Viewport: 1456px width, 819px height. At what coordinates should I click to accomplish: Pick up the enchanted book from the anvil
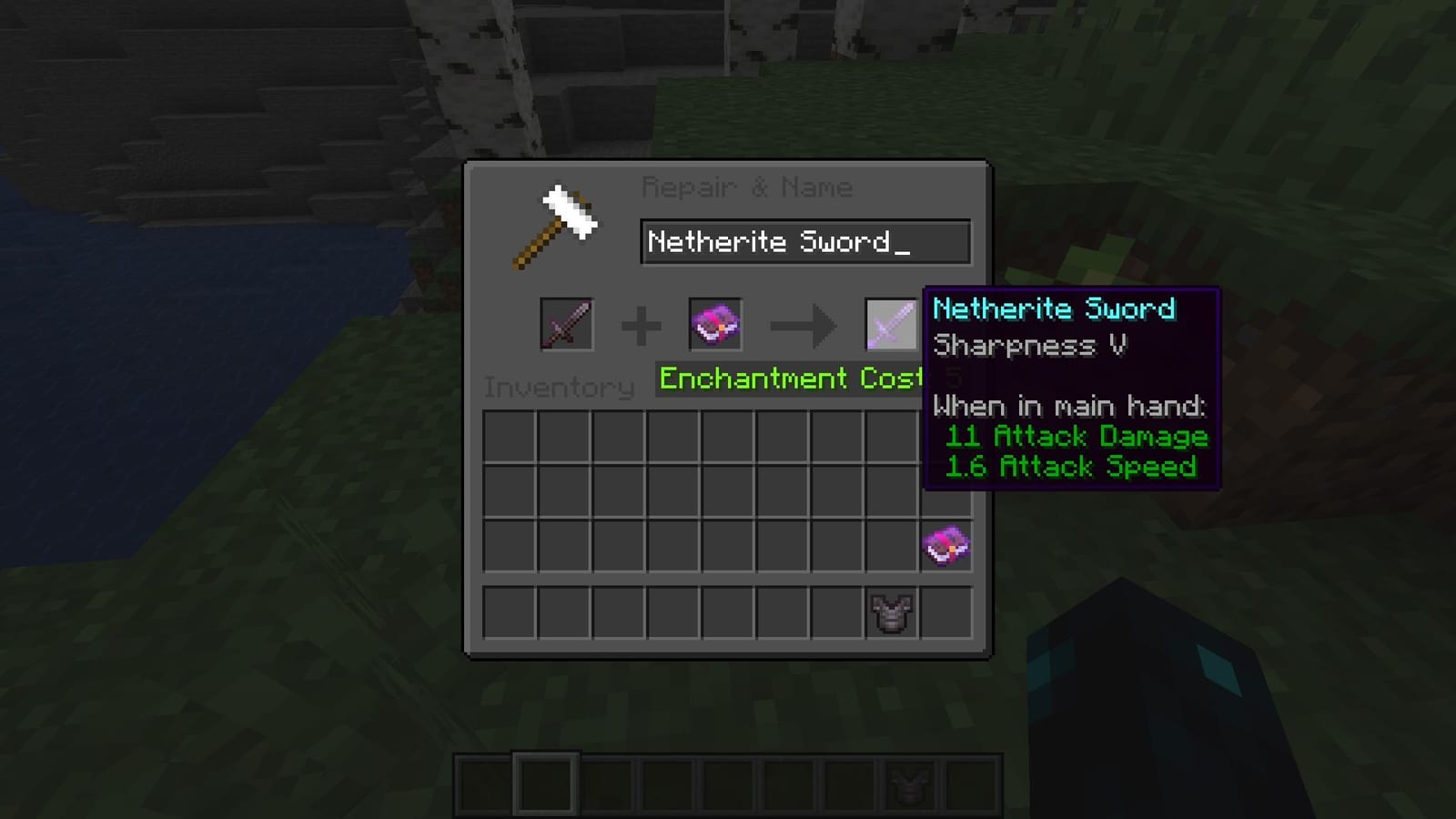point(715,324)
